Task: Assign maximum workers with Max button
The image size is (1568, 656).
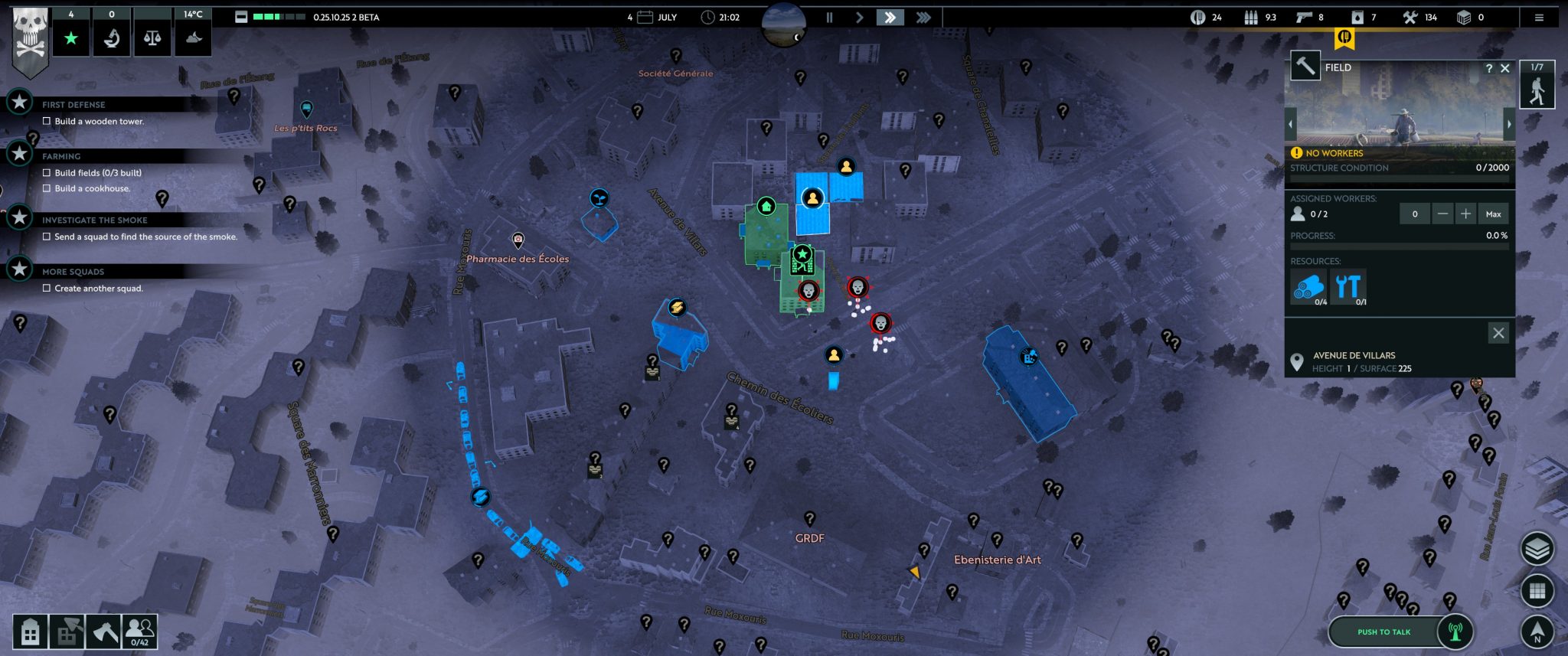Action: pos(1493,214)
